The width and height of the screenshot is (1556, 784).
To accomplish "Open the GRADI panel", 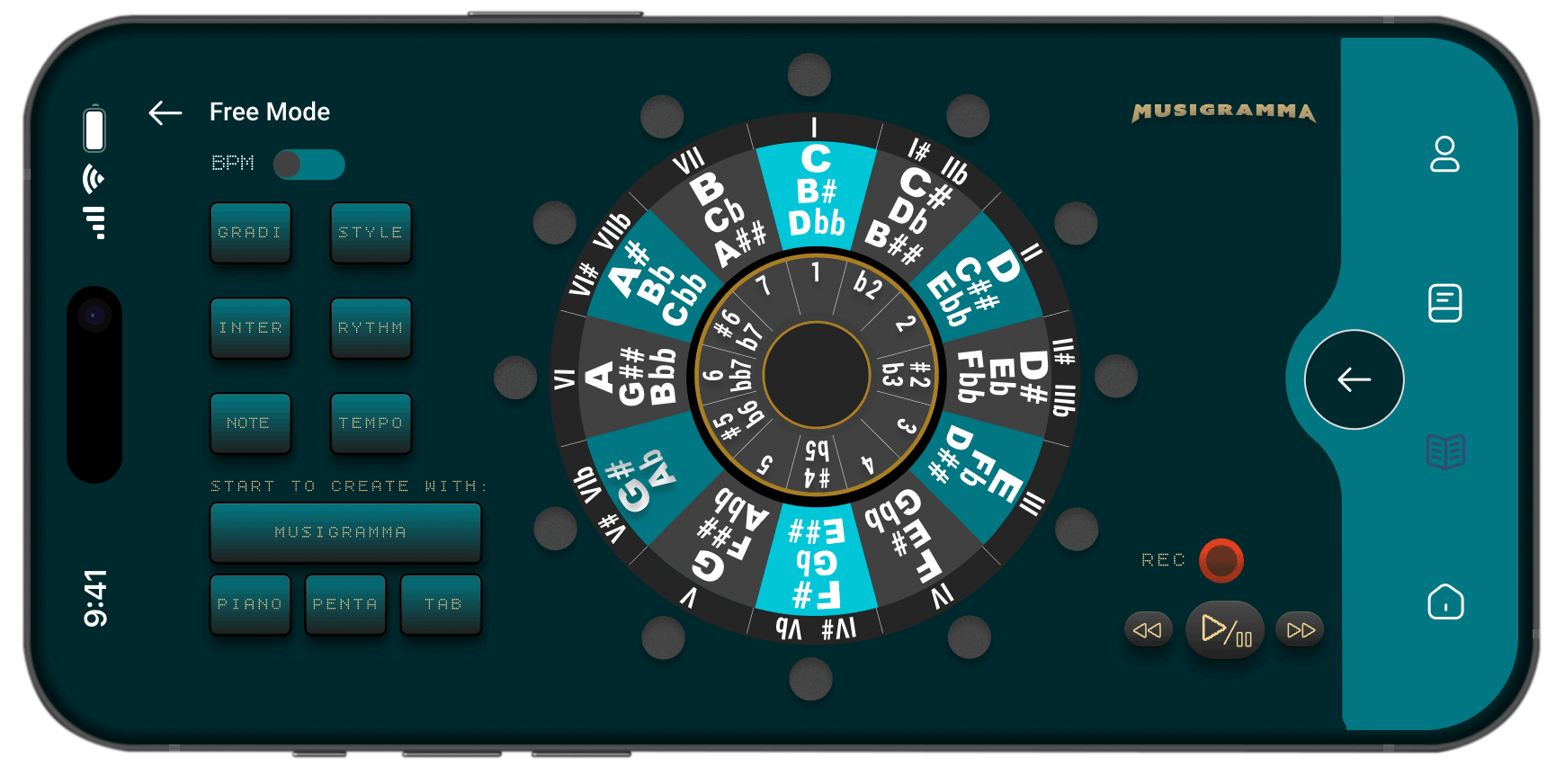I will click(x=251, y=232).
